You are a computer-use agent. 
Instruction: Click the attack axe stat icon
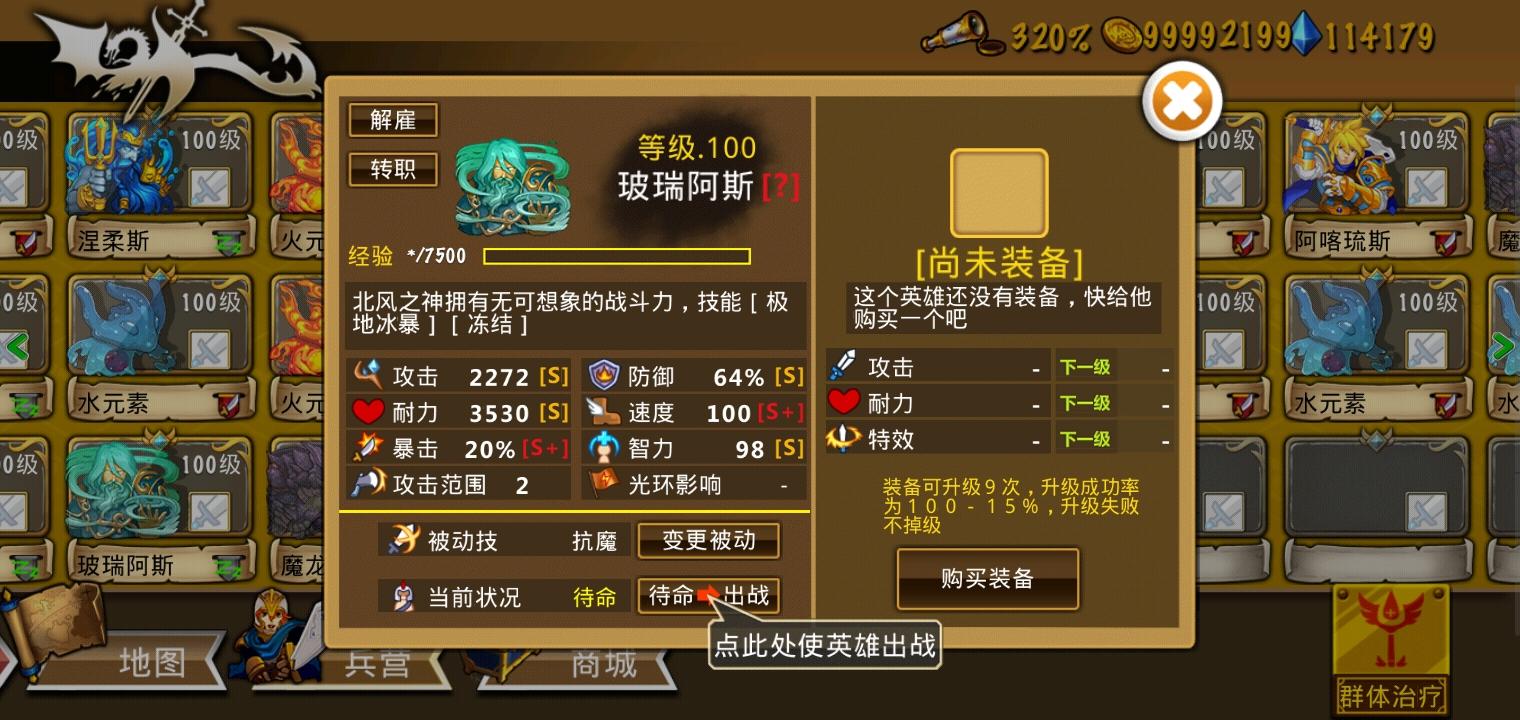369,375
